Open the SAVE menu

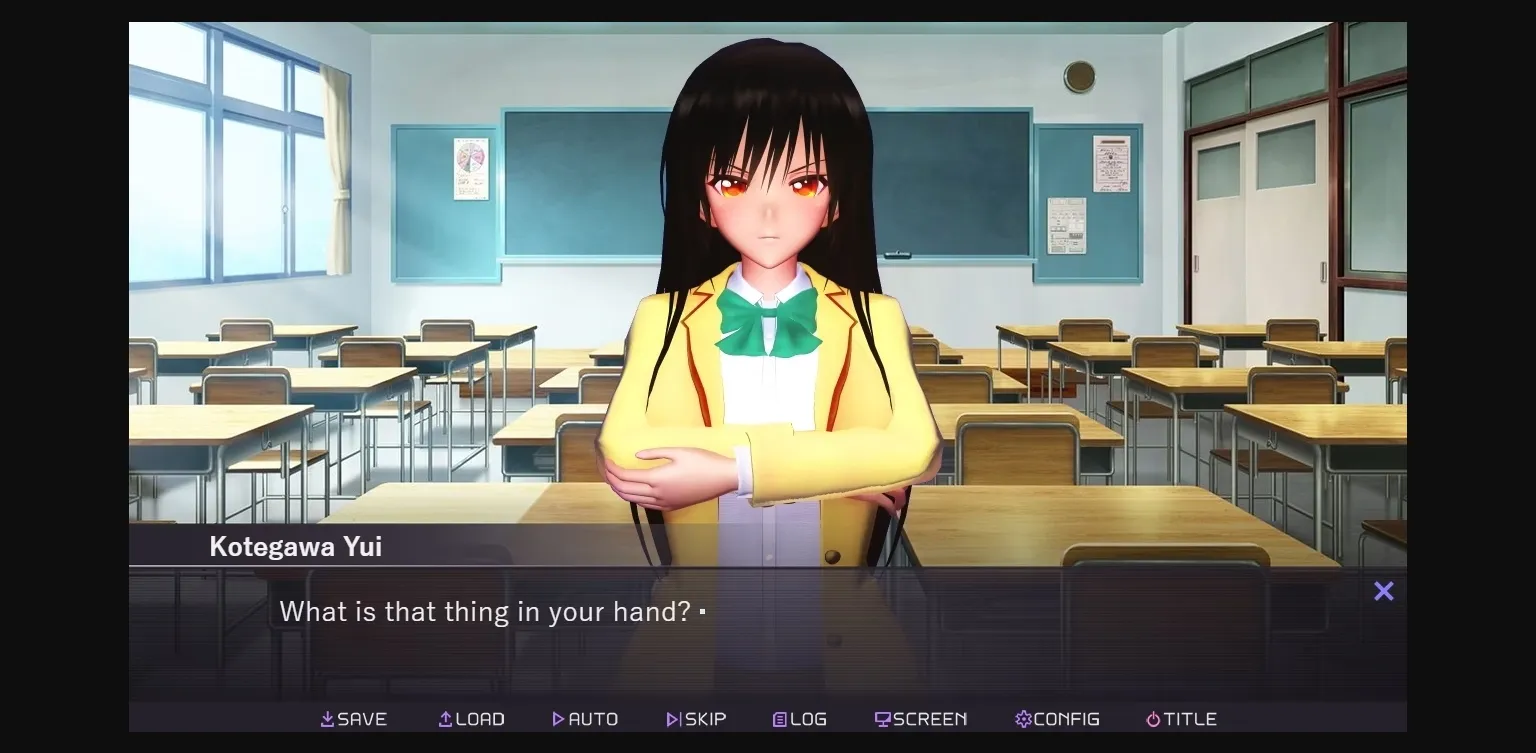(x=354, y=718)
